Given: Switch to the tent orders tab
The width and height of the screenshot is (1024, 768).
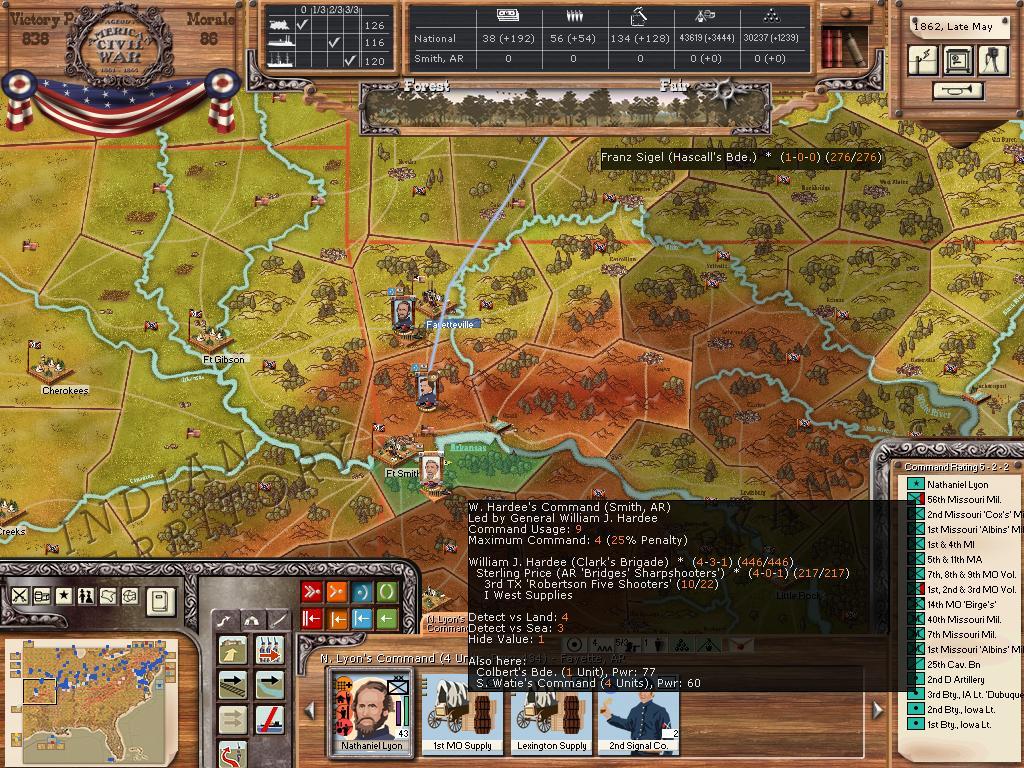Looking at the screenshot, I should tap(252, 621).
